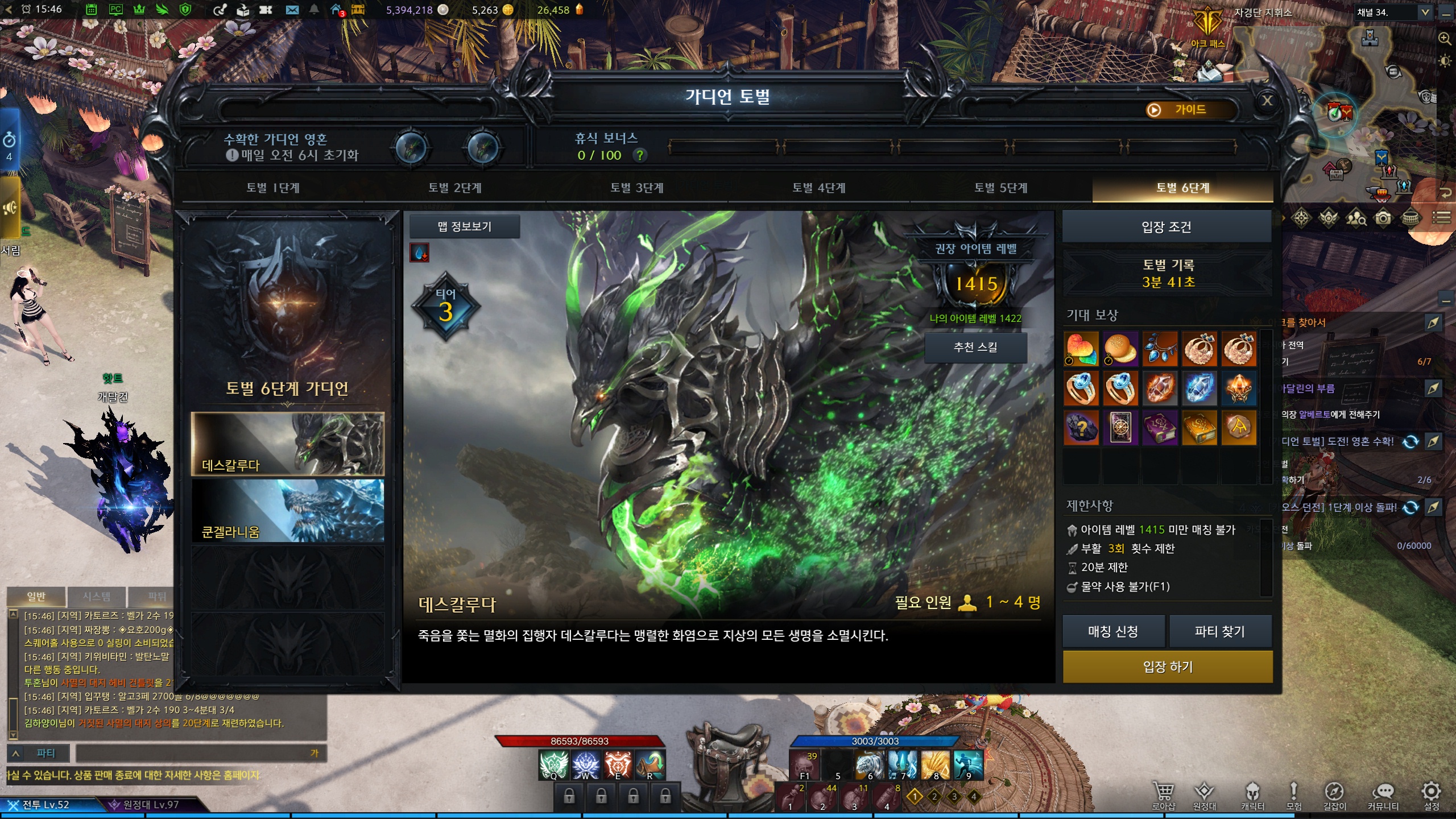1456x819 pixels.
Task: View 입장 조건 entry conditions
Action: click(1167, 227)
